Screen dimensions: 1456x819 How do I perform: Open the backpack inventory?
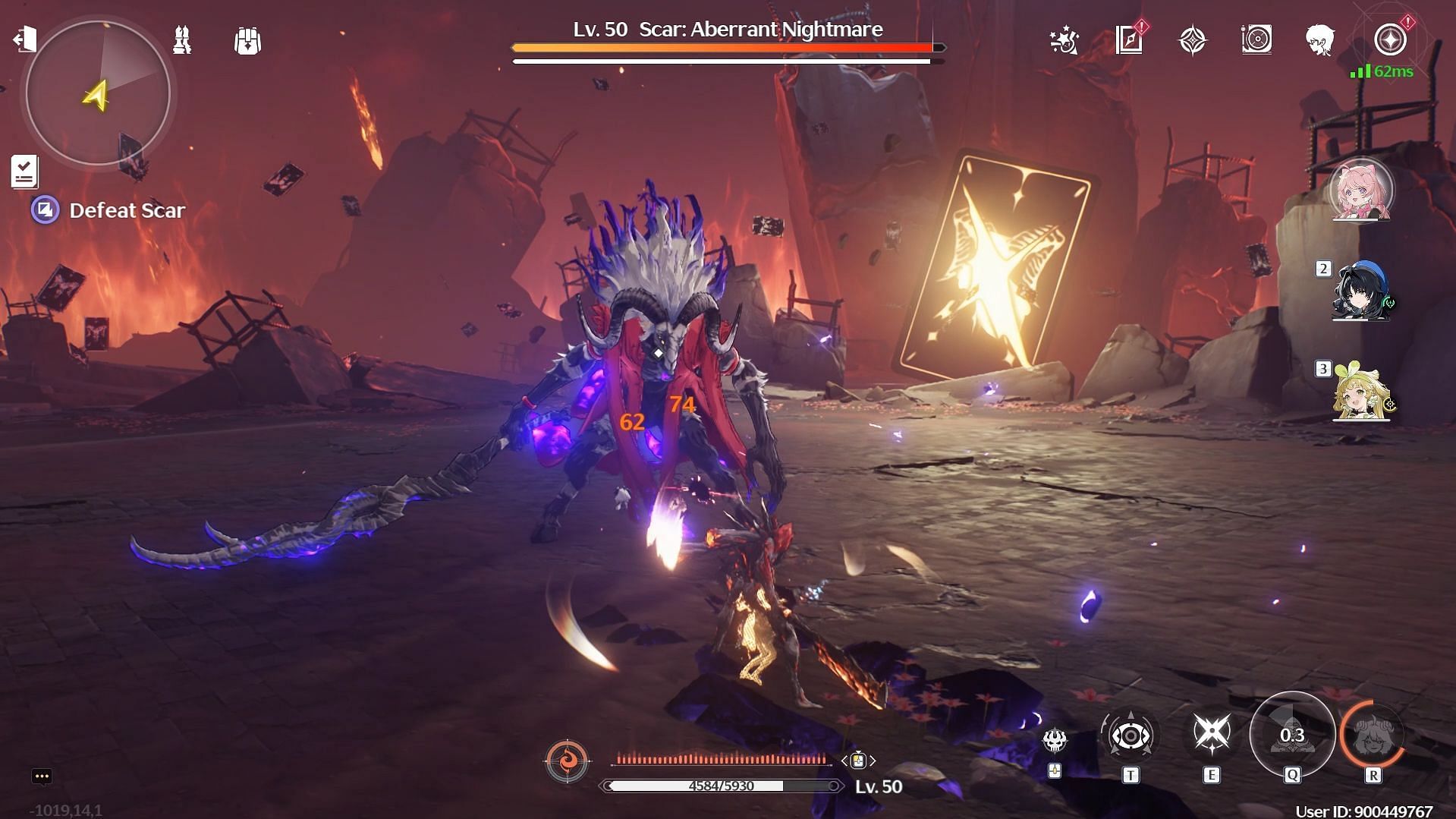pos(247,40)
